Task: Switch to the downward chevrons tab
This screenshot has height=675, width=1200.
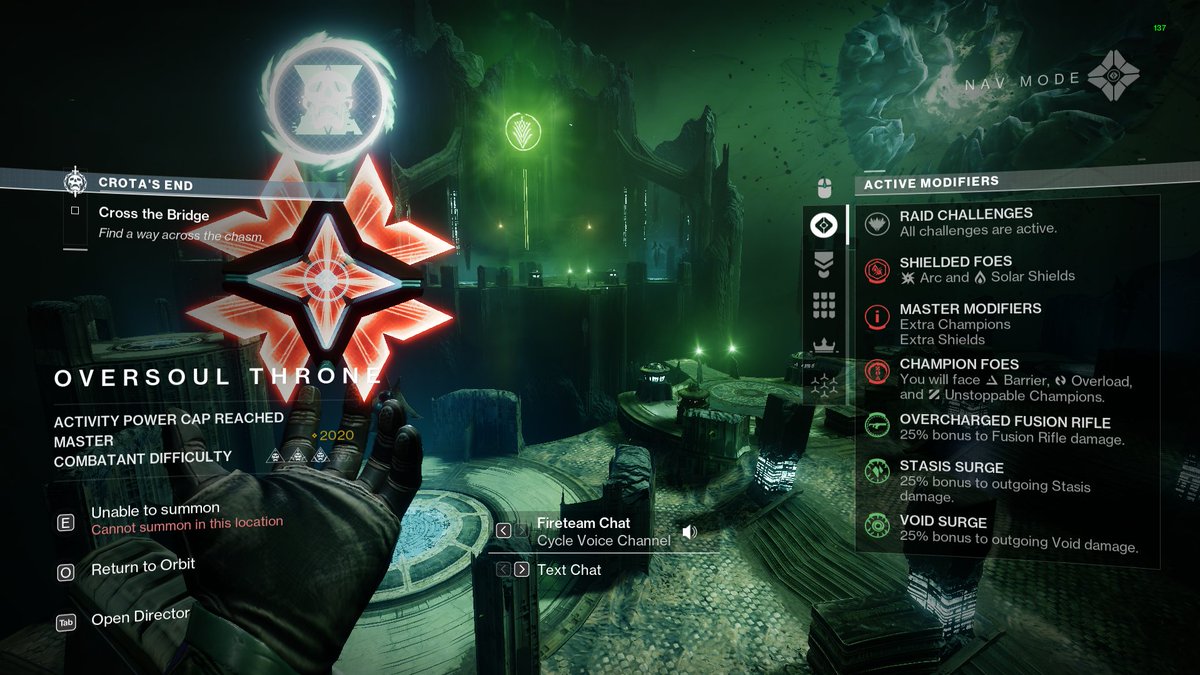Action: click(824, 265)
